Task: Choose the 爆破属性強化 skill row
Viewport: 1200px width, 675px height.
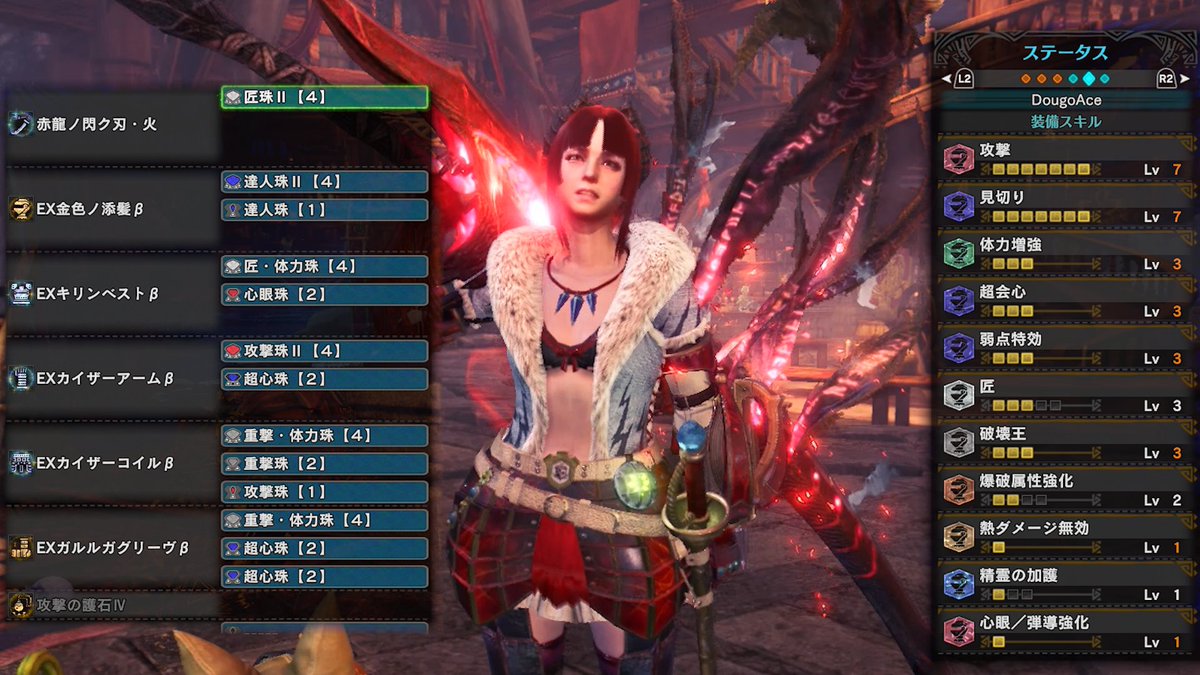Action: pyautogui.click(x=1064, y=490)
